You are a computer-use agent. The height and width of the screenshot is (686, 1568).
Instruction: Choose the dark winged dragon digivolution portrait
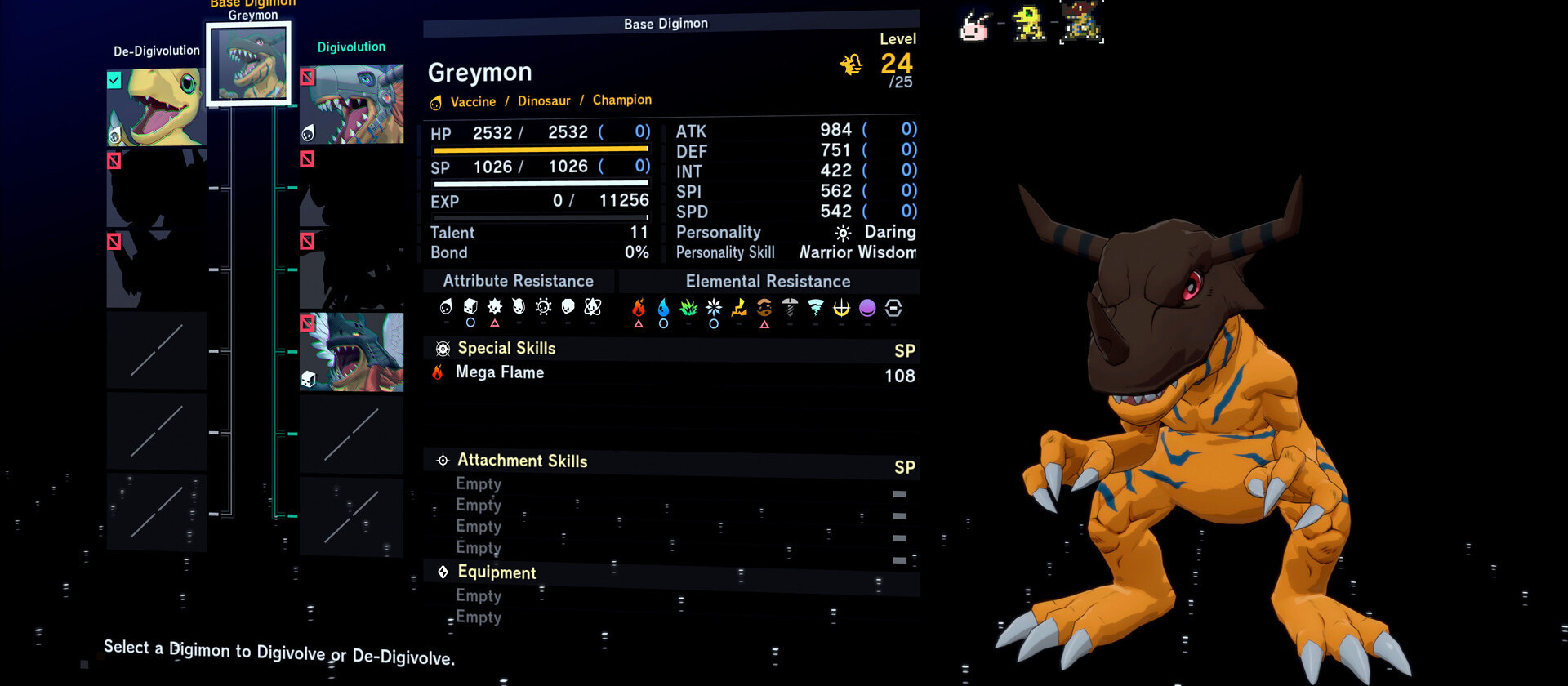tap(352, 352)
